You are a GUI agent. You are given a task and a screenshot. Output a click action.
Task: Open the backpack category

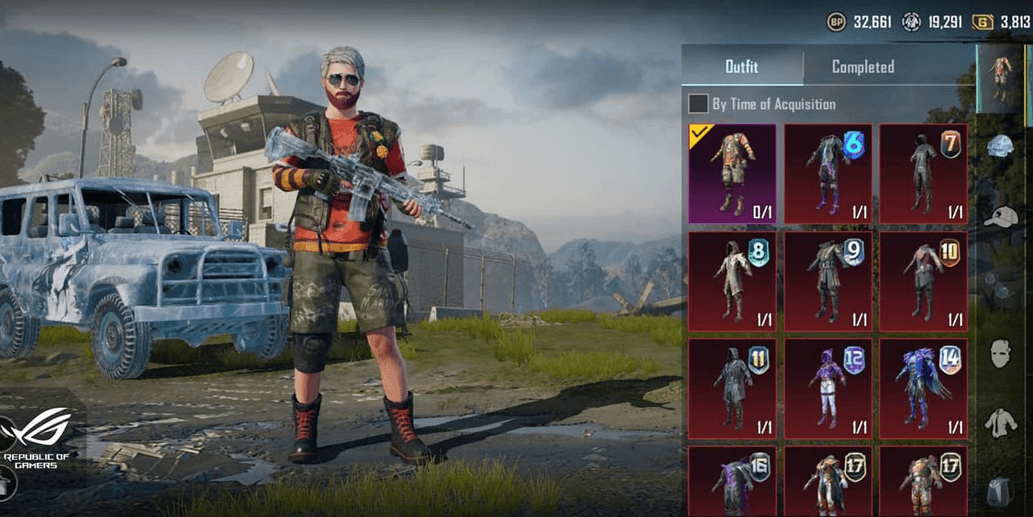tap(1001, 492)
